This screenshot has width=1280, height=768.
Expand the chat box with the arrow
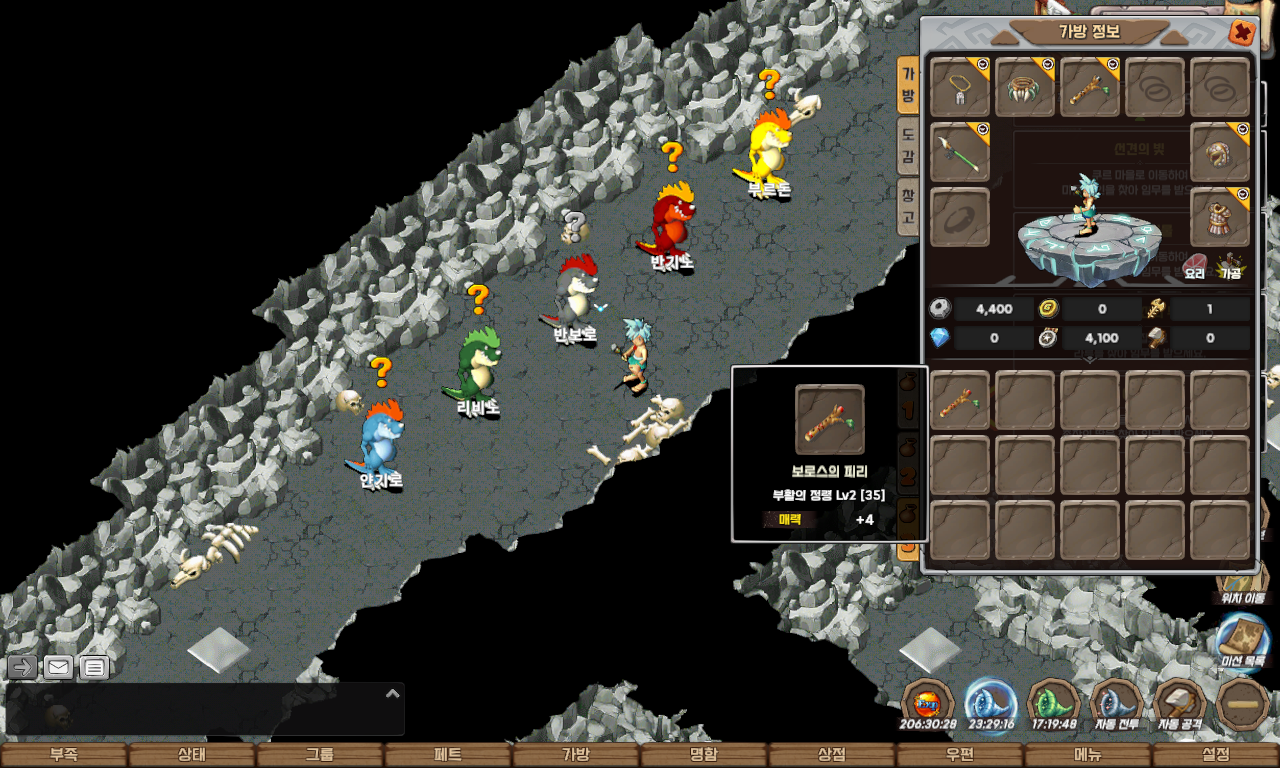(393, 693)
